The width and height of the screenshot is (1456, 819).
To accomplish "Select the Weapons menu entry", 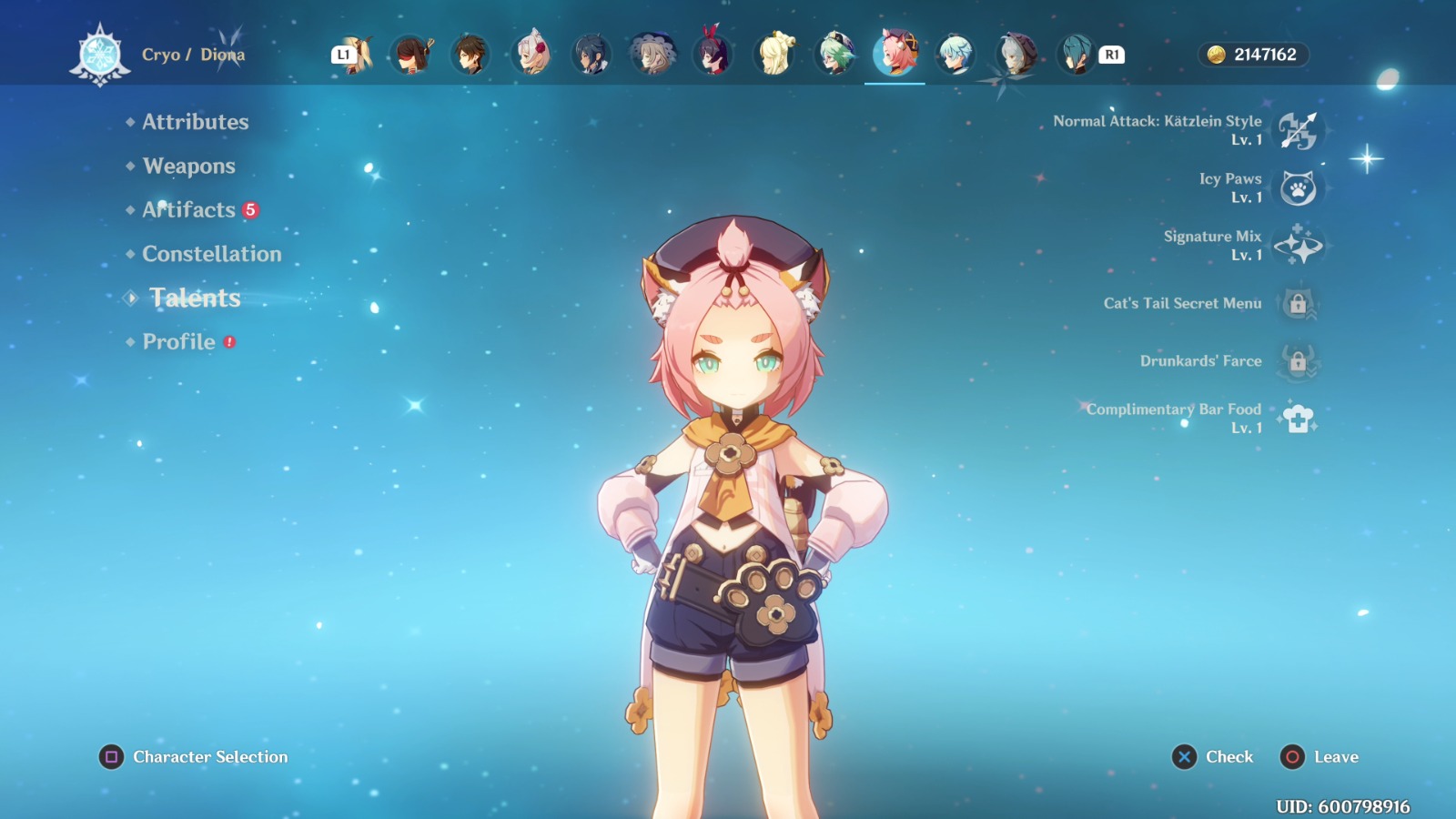I will click(x=188, y=167).
